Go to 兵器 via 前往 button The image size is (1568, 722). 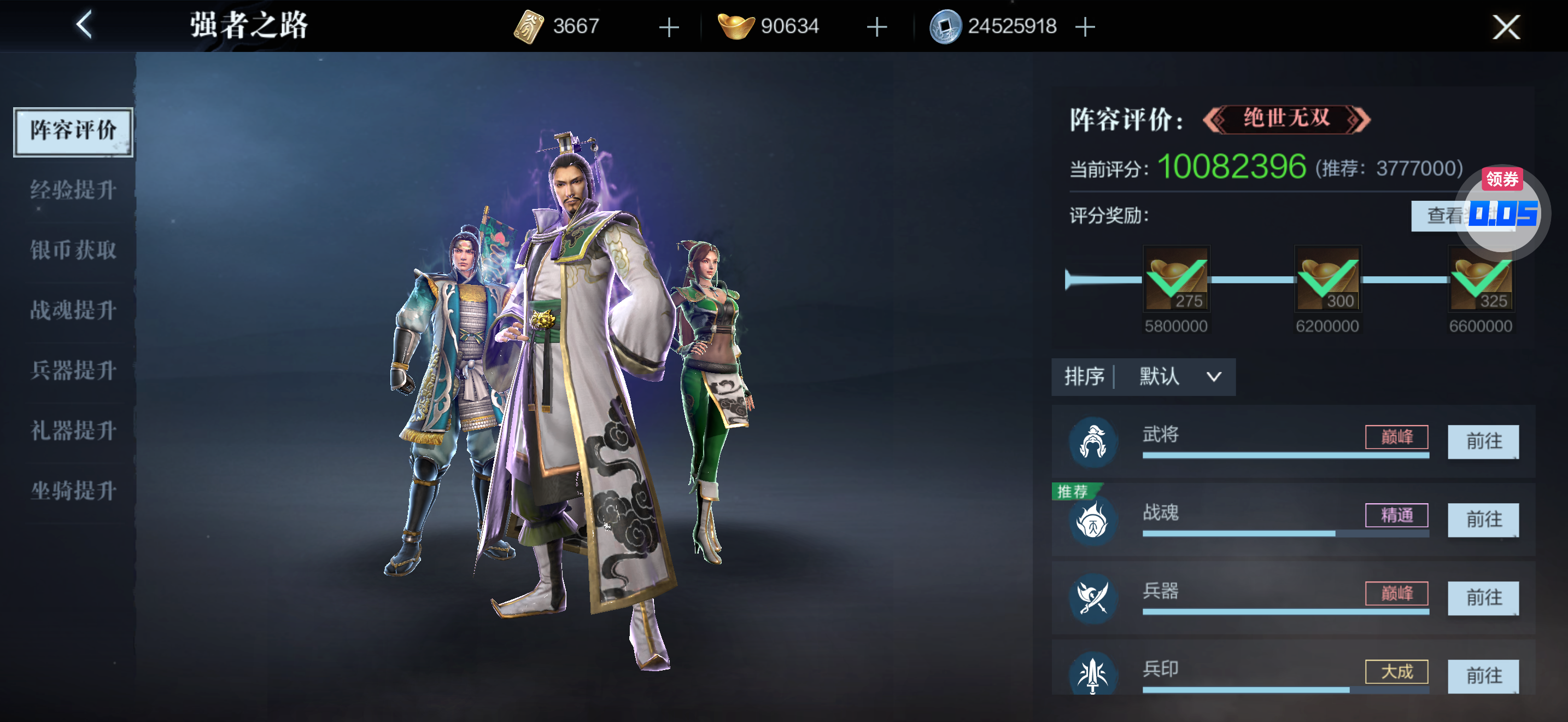tap(1483, 598)
